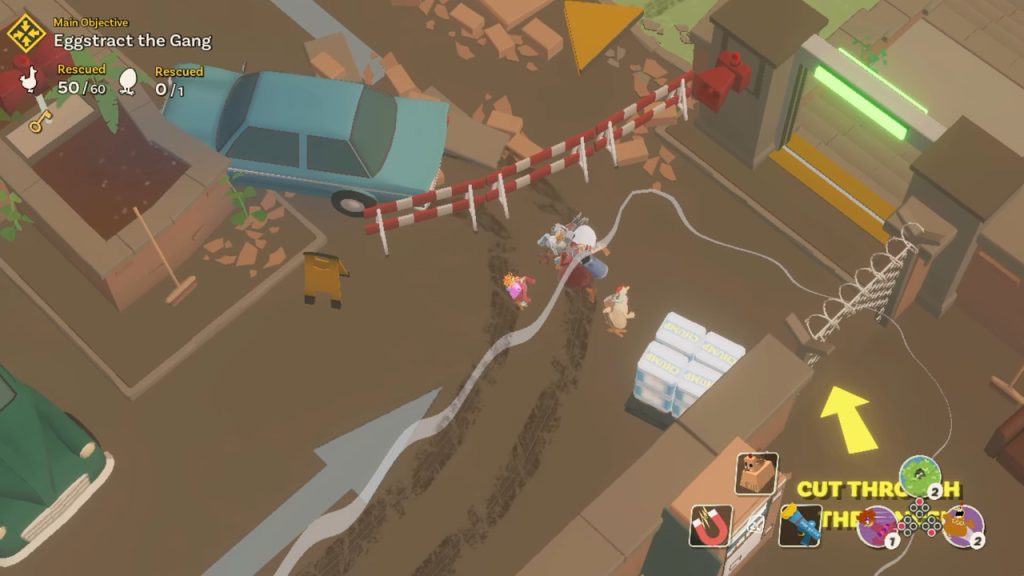Open the Eggstract the Gang main objective
Screen dimensions: 1024x576
pos(132,41)
